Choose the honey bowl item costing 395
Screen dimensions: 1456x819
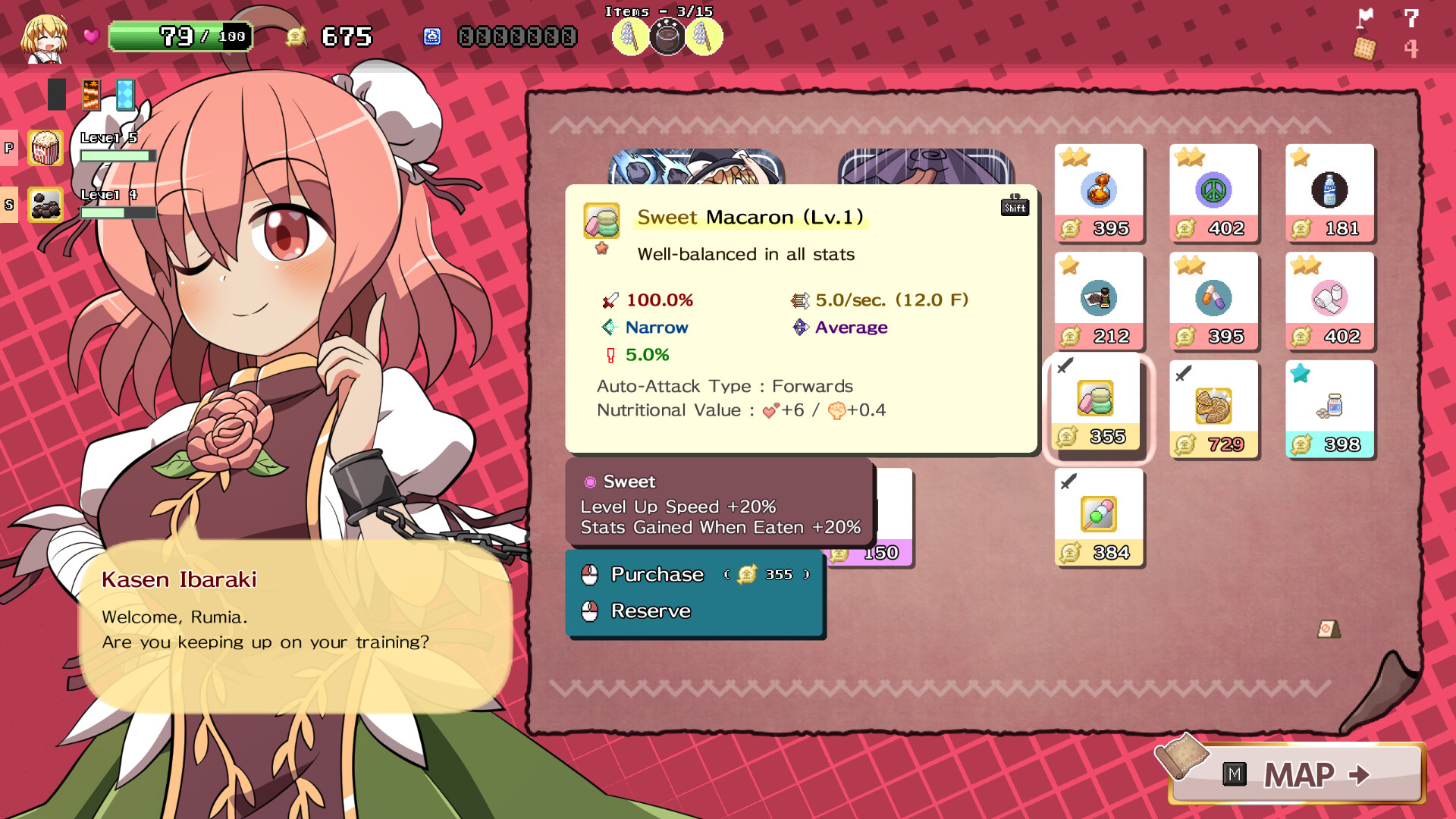tap(1099, 193)
